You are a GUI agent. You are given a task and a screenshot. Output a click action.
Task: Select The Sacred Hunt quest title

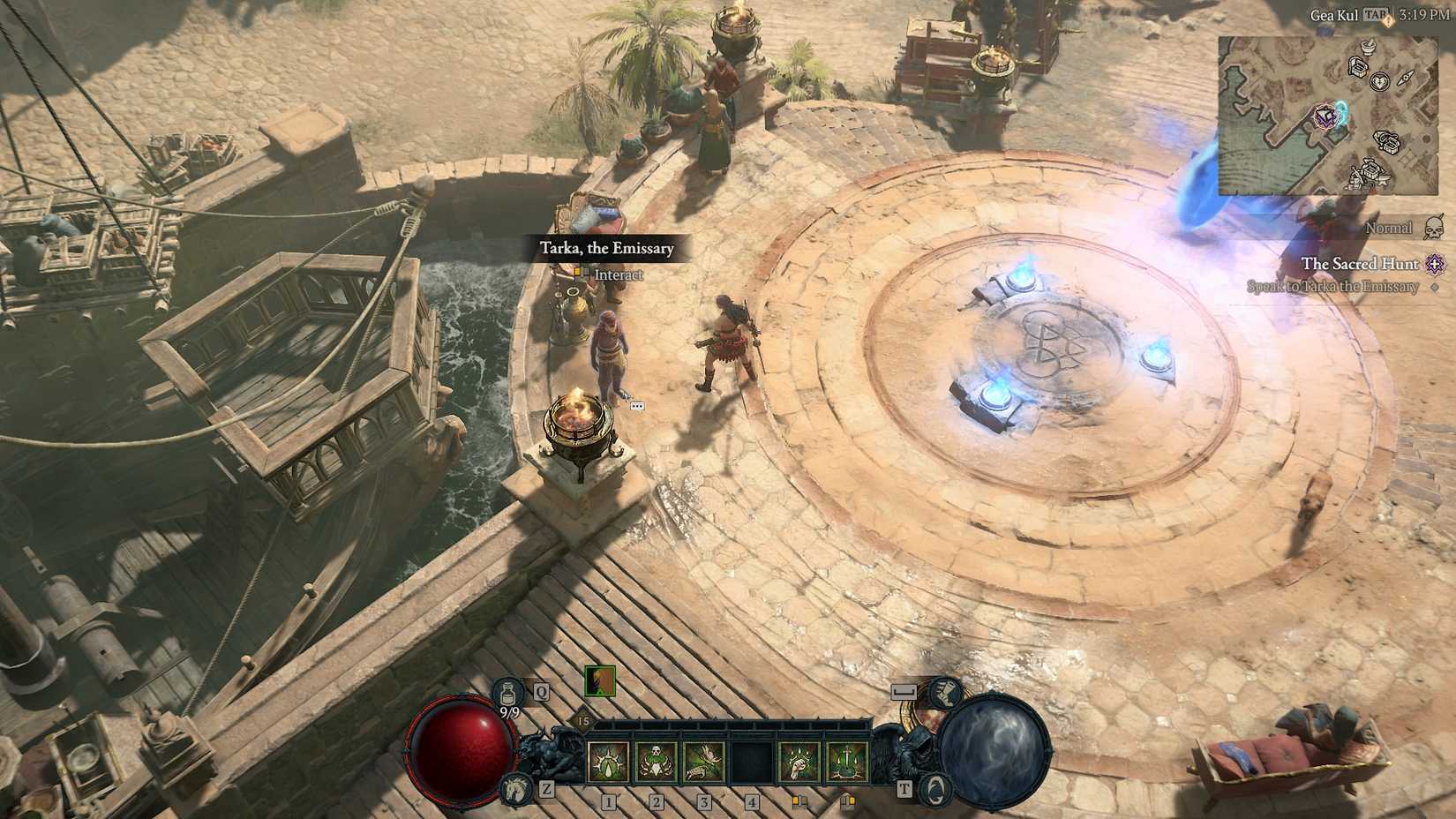click(1362, 264)
